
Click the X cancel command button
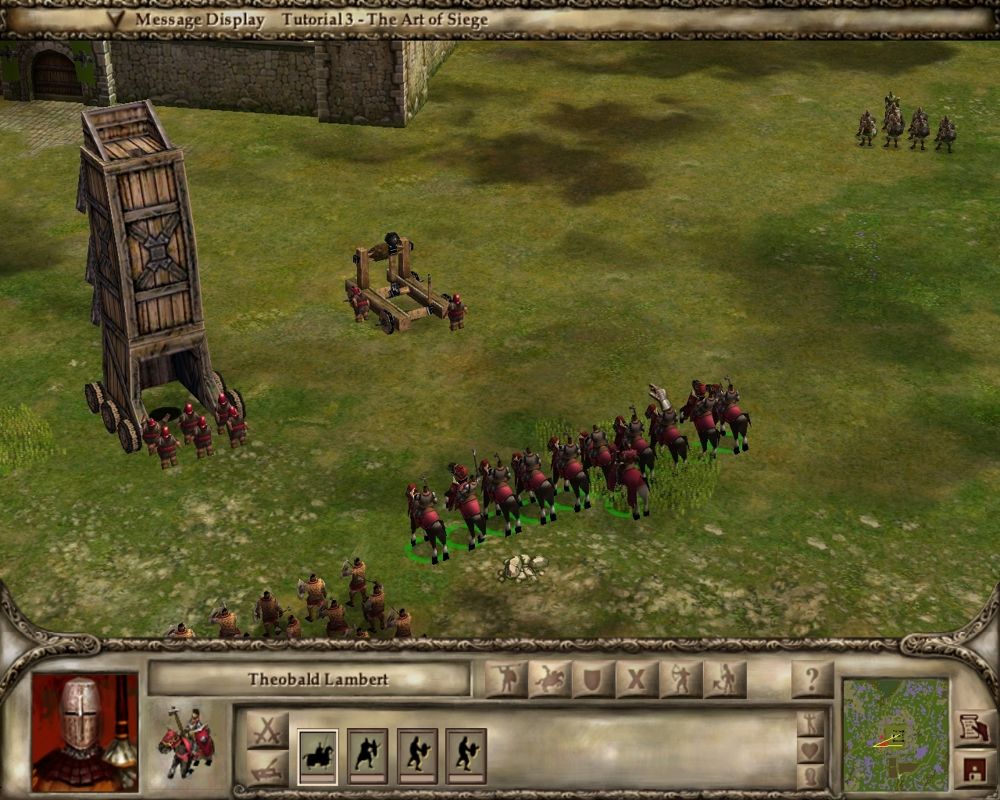tap(637, 680)
